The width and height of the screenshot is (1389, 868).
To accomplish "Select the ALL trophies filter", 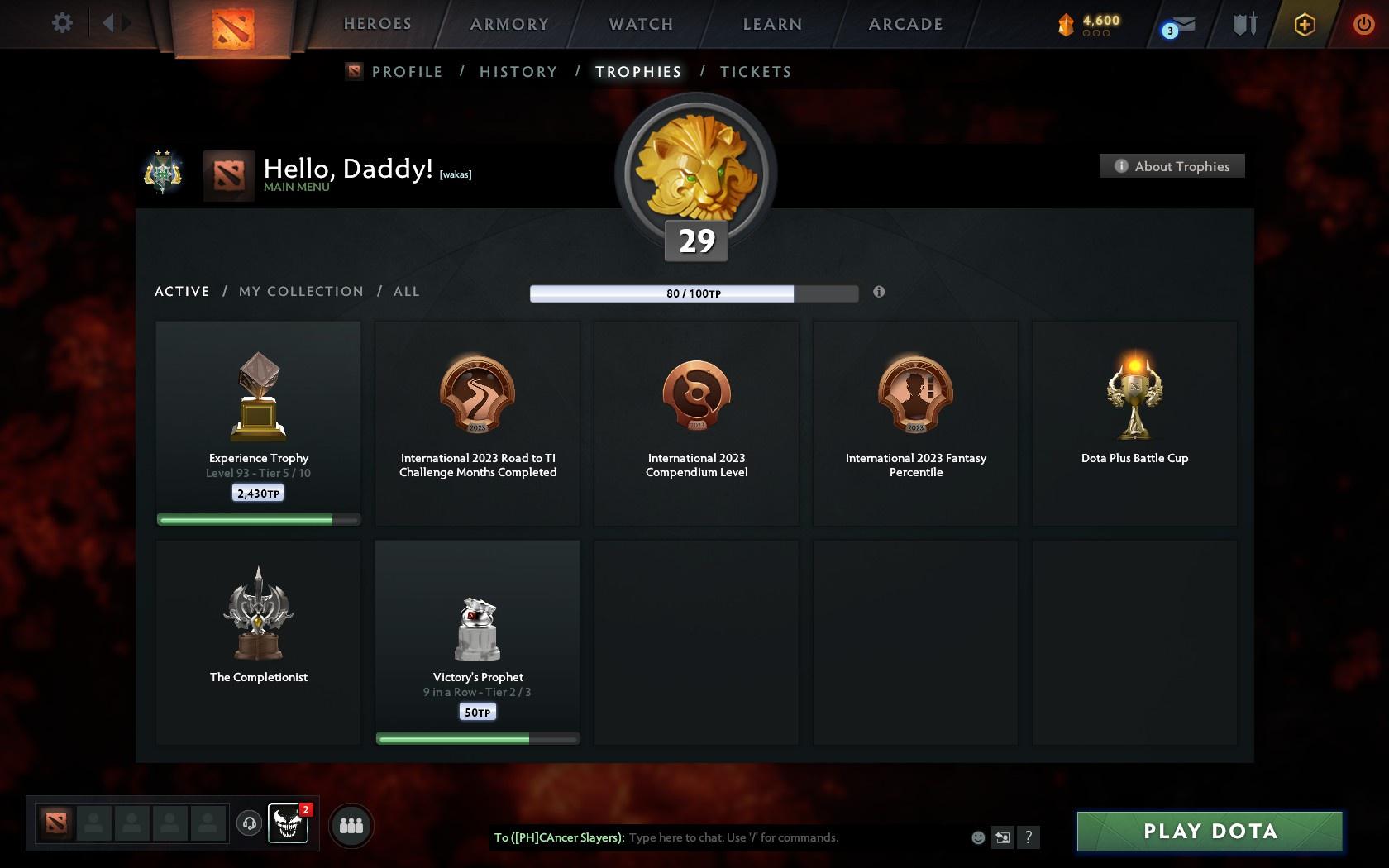I will [406, 291].
